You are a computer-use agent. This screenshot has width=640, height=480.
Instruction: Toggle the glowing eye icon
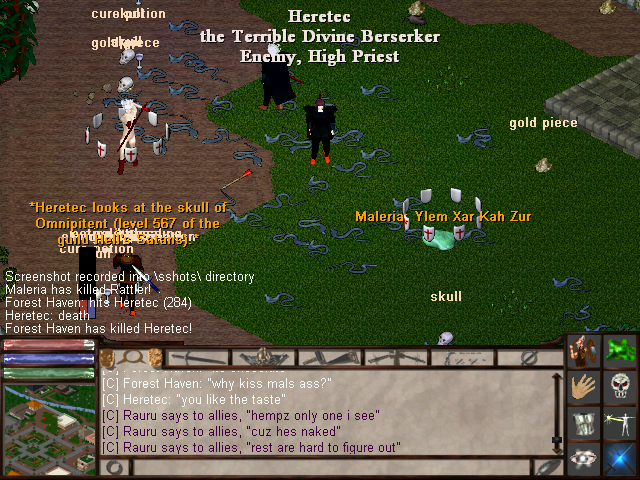[x=584, y=458]
